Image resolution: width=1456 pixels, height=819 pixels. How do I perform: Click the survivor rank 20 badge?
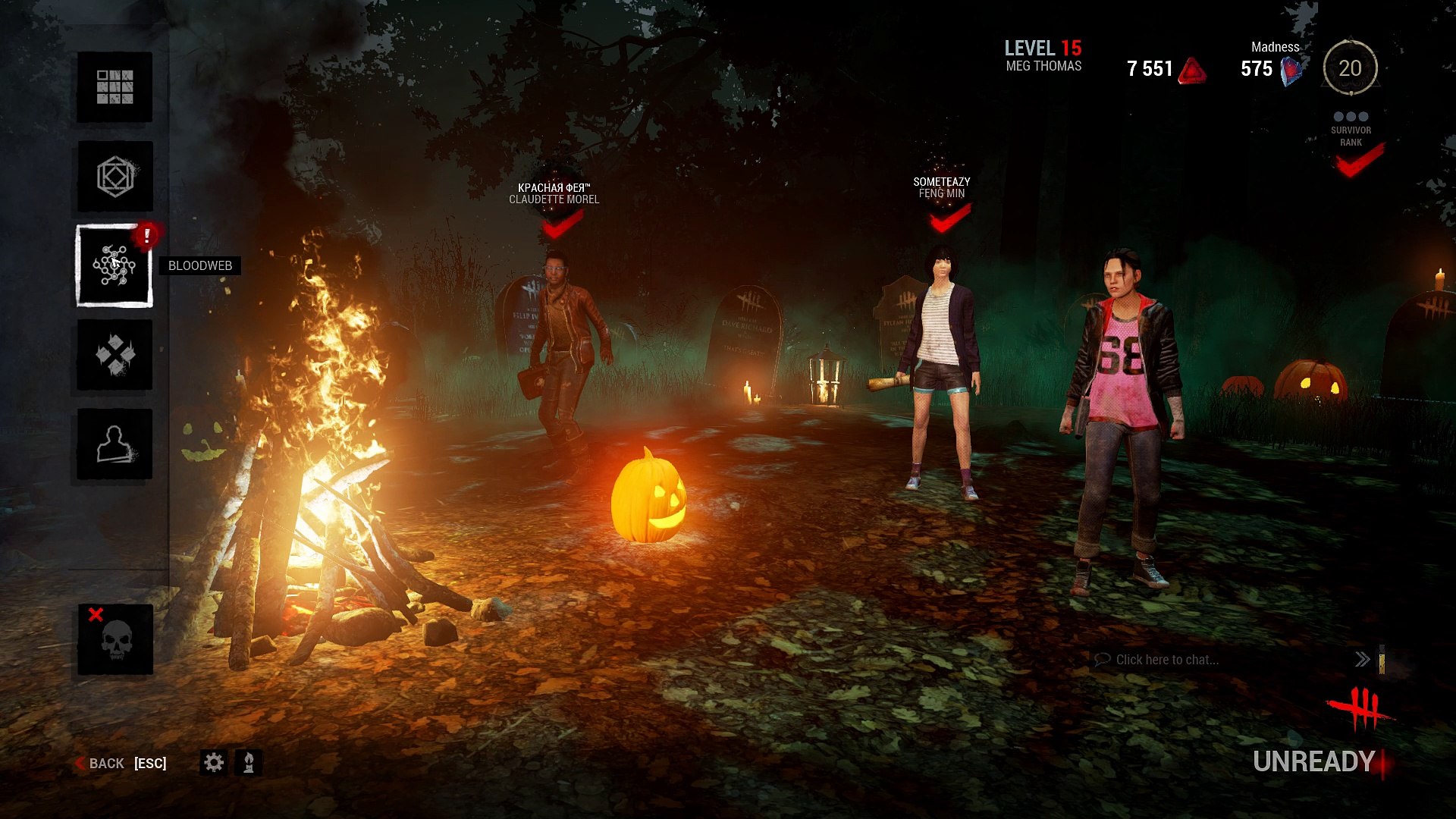[x=1350, y=68]
